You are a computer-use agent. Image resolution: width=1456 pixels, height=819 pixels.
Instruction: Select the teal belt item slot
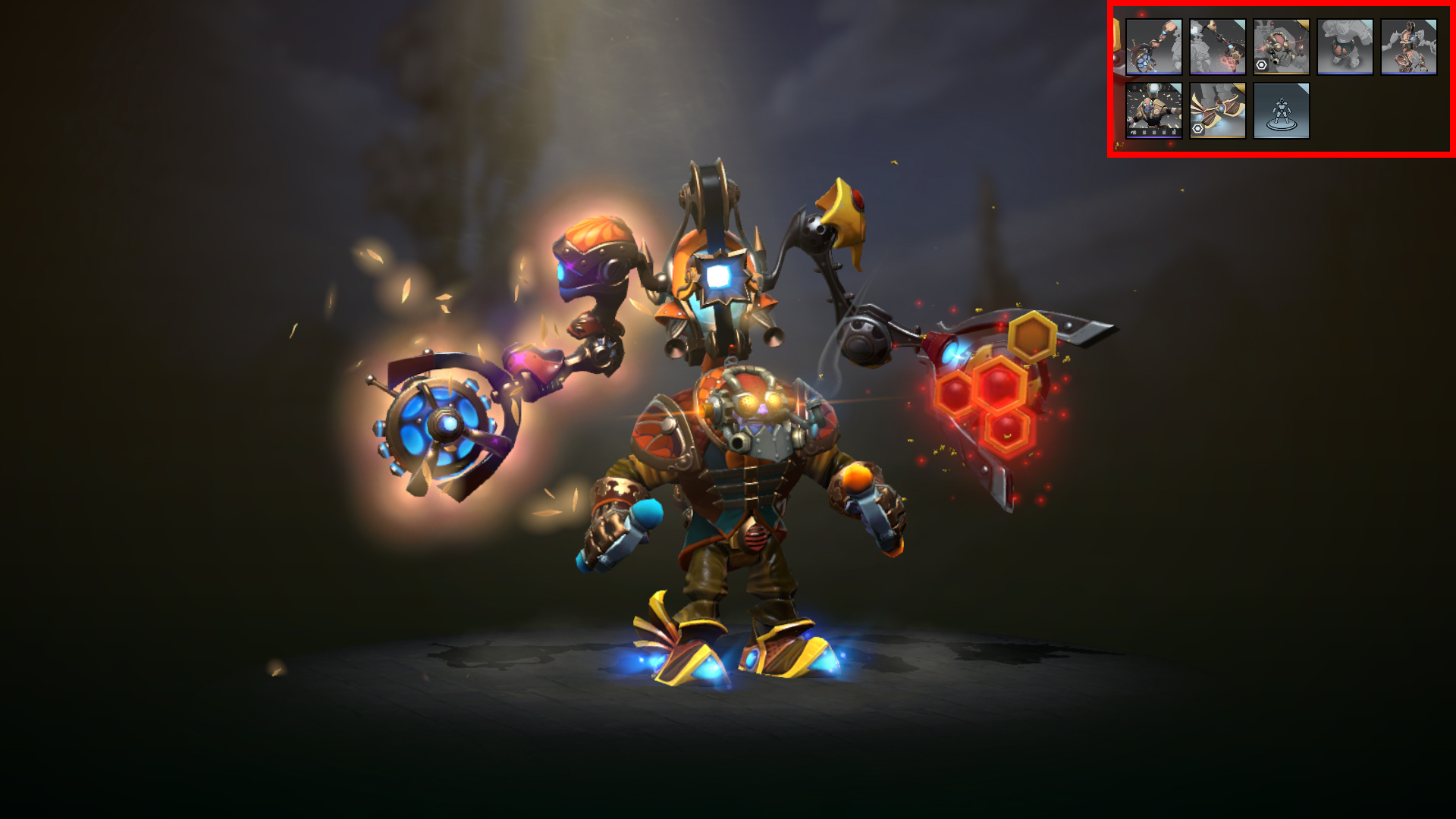click(1345, 47)
